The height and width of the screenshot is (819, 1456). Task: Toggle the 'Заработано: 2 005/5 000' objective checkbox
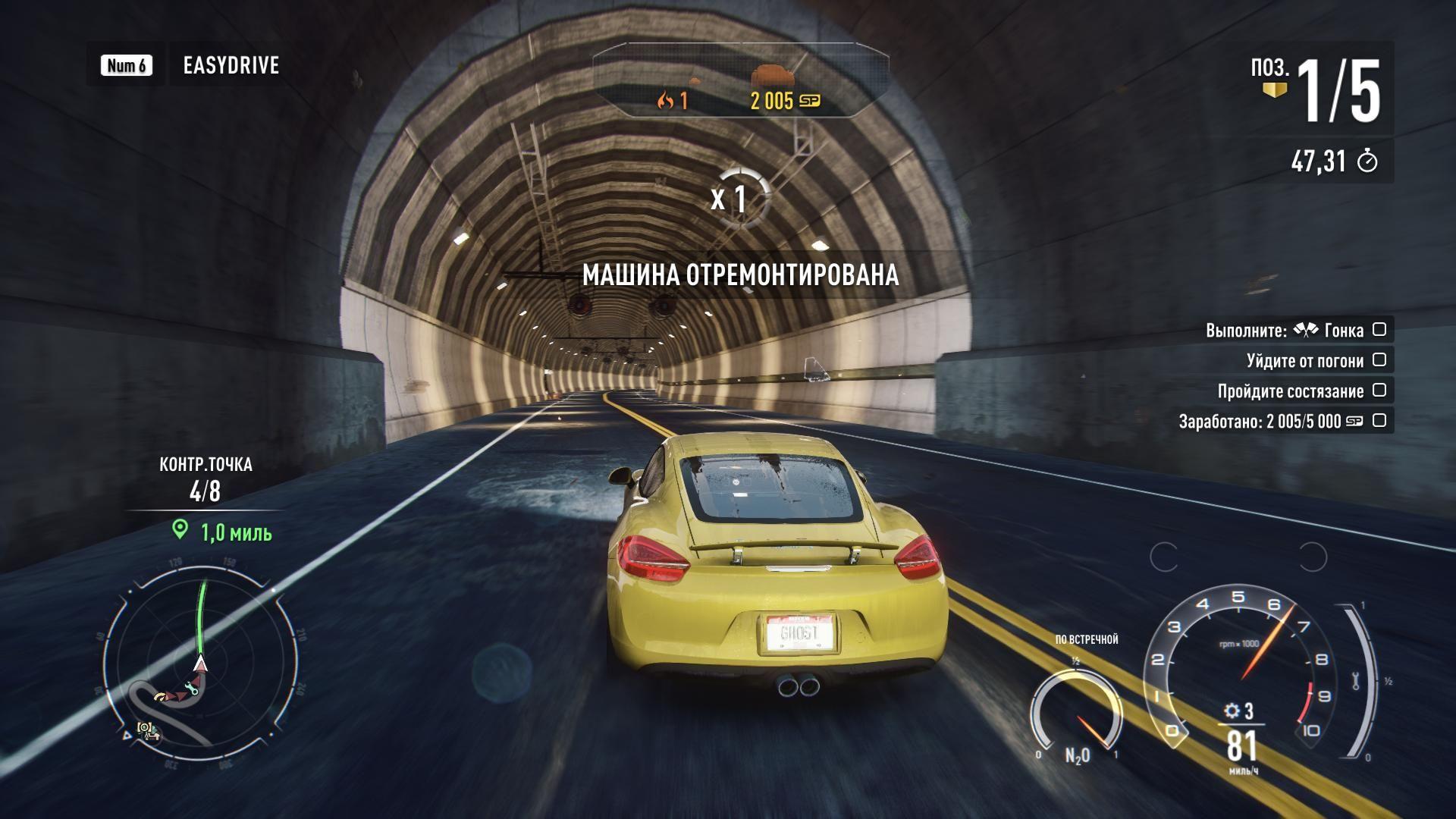point(1379,421)
